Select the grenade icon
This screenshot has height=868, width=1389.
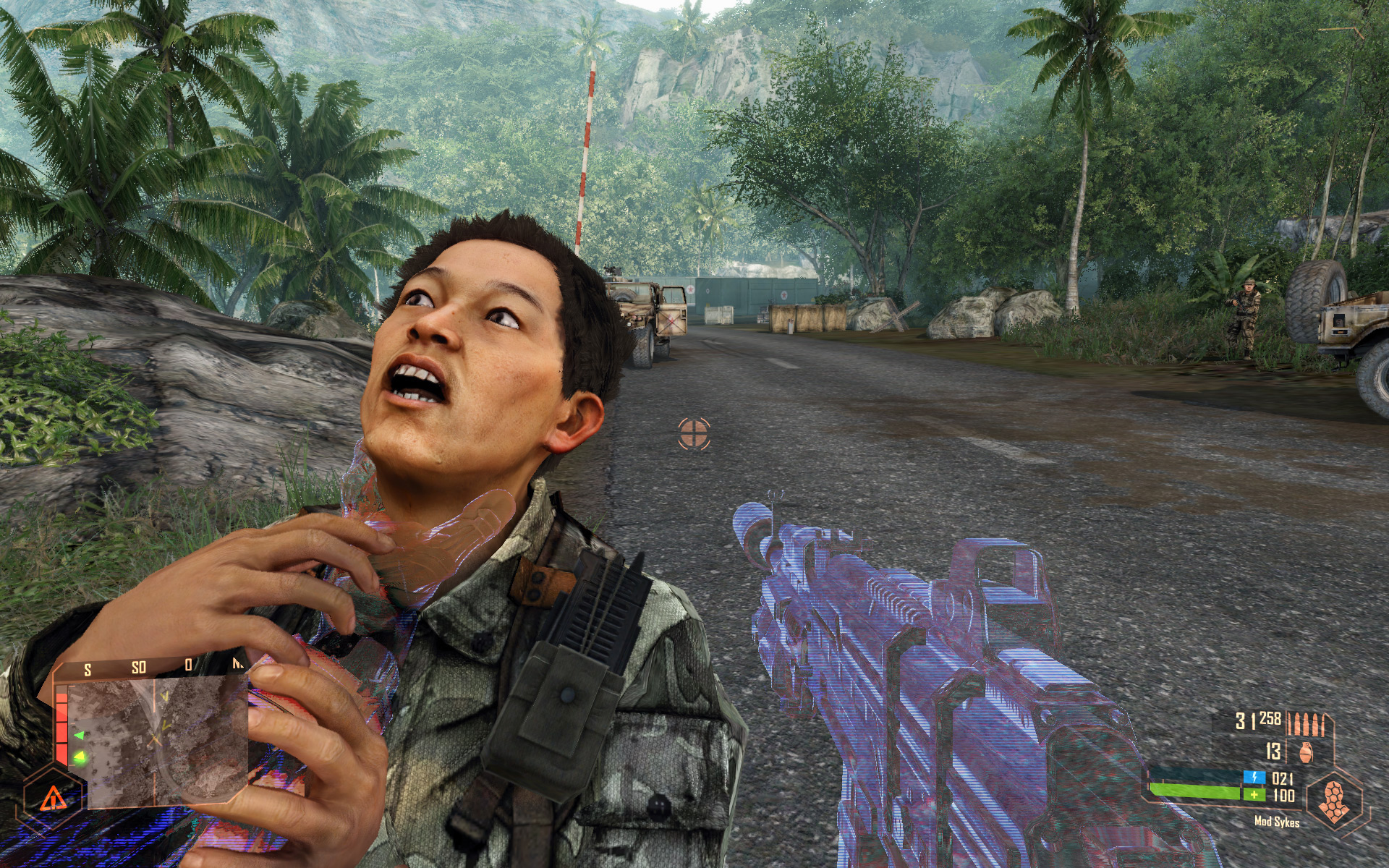click(1305, 752)
